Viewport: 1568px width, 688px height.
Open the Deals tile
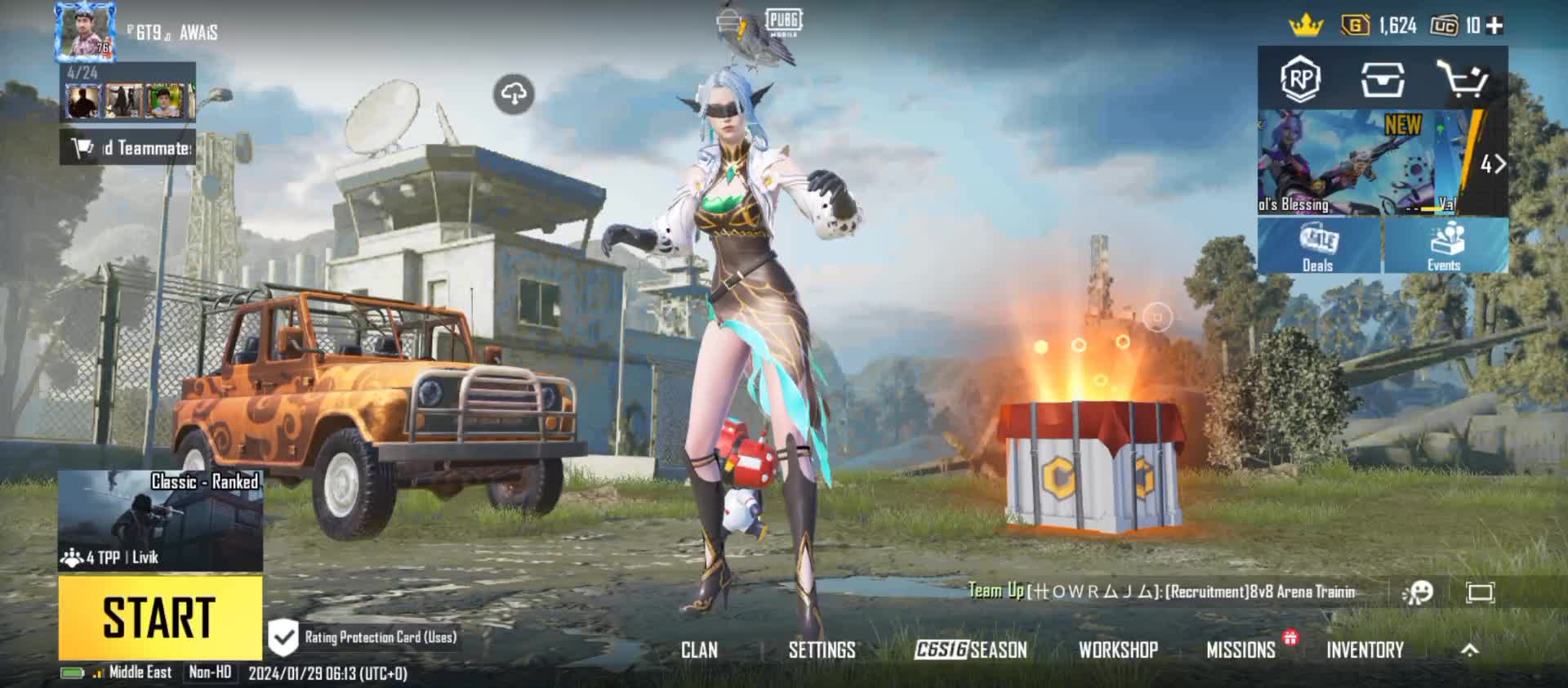pos(1318,246)
